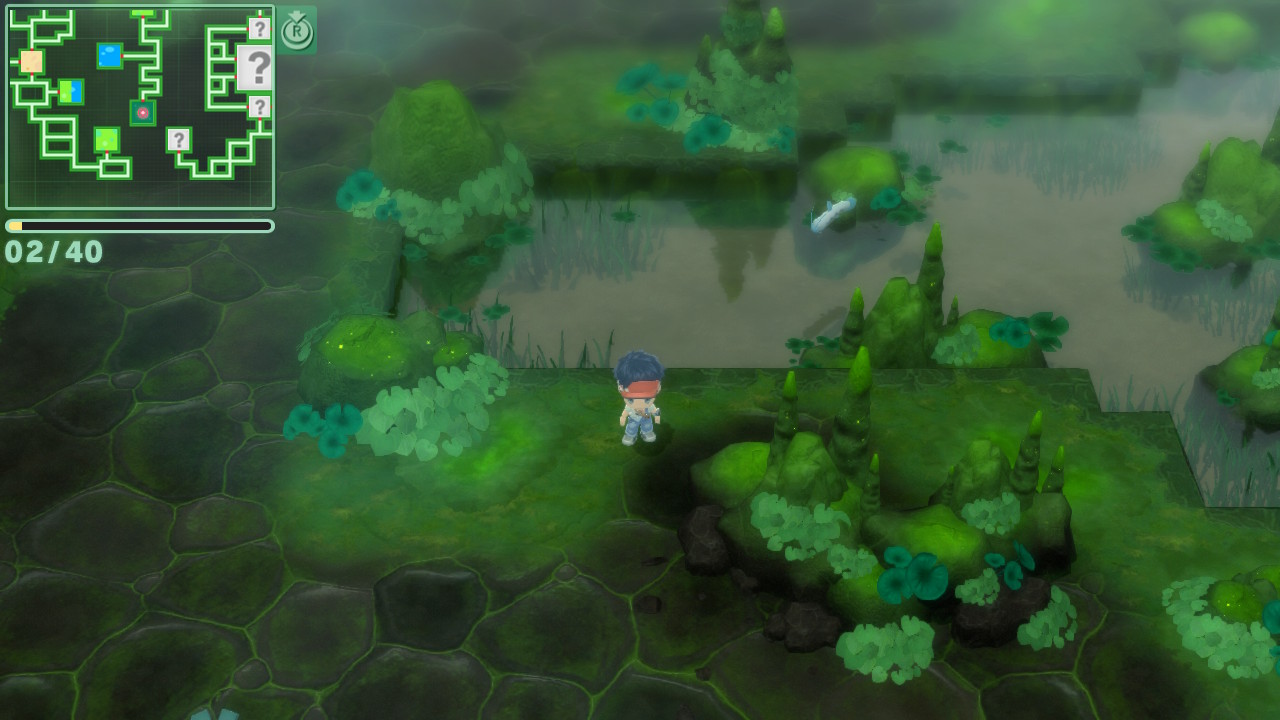Select the red player marker room on minimap
Viewport: 1280px width, 720px height.
[143, 113]
